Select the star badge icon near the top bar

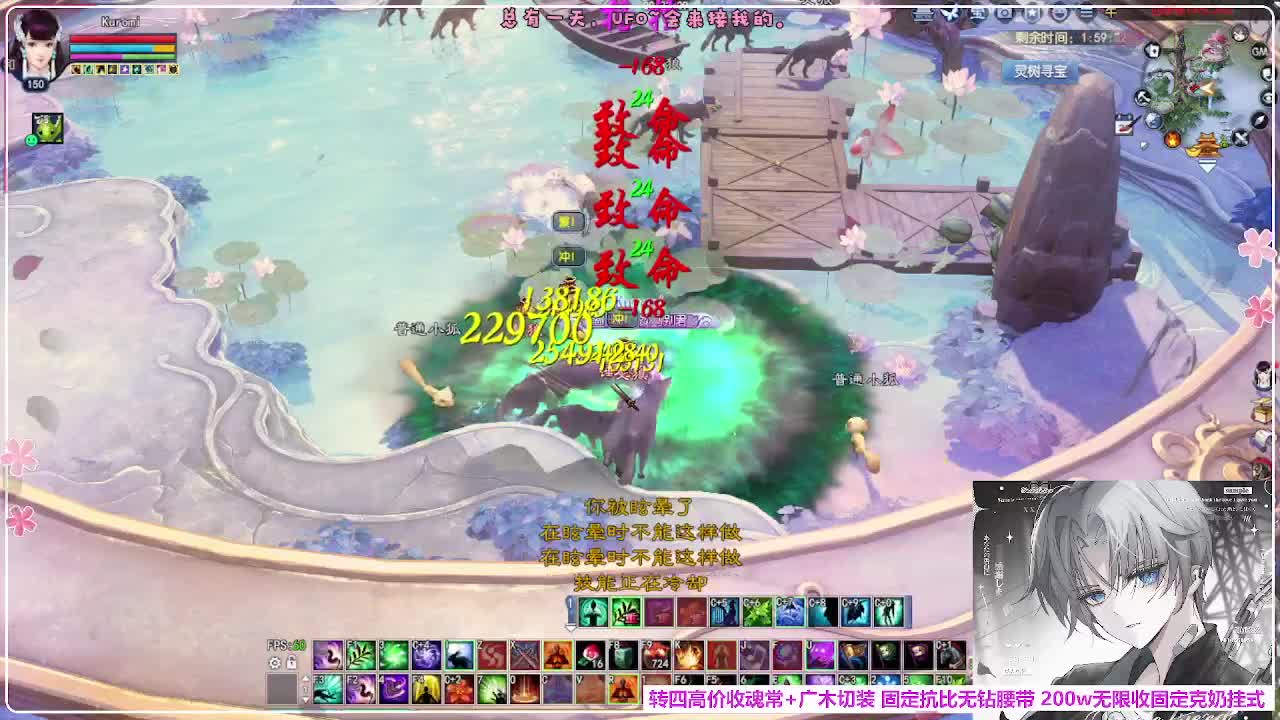(x=1032, y=13)
